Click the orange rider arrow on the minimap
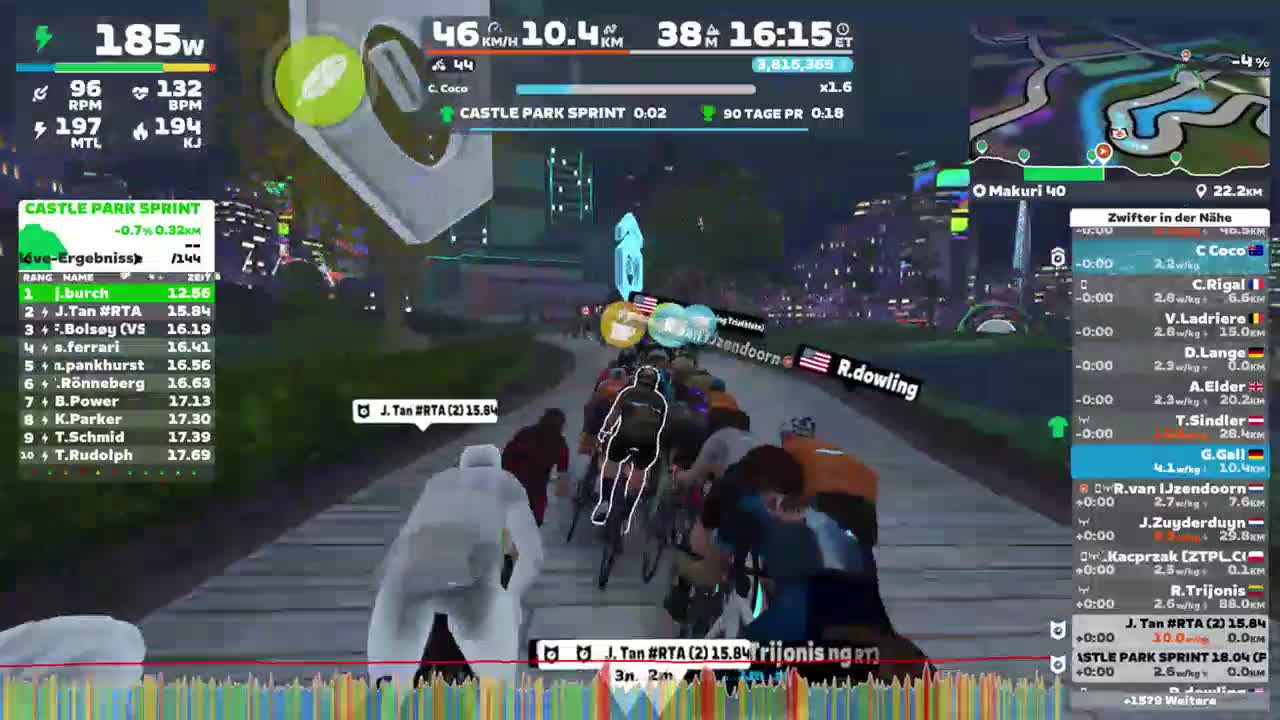The image size is (1280, 720). click(x=1103, y=152)
